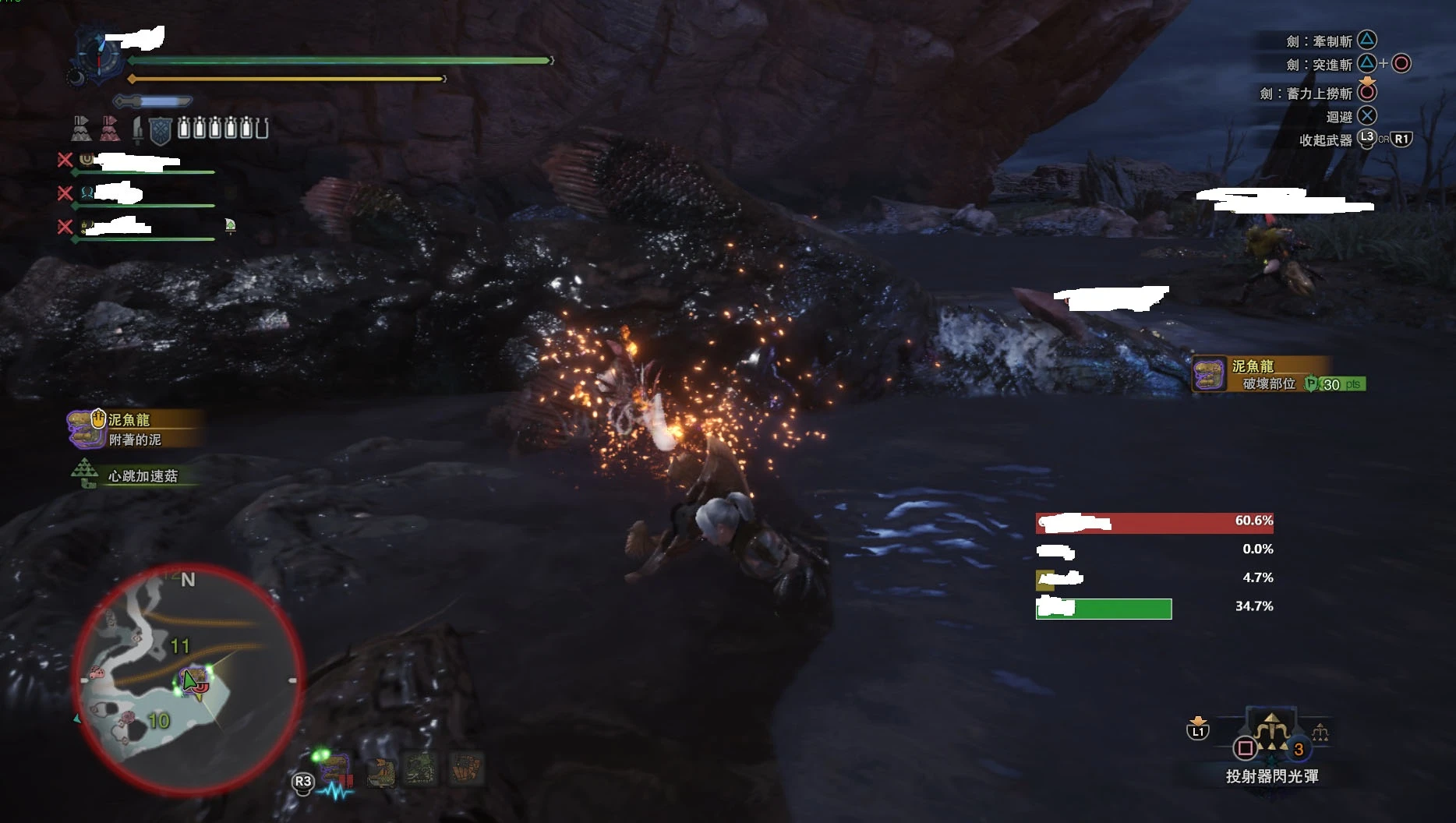Click the grey hardshell powder buff icon
Screen dimensions: 1456x823
(81, 129)
